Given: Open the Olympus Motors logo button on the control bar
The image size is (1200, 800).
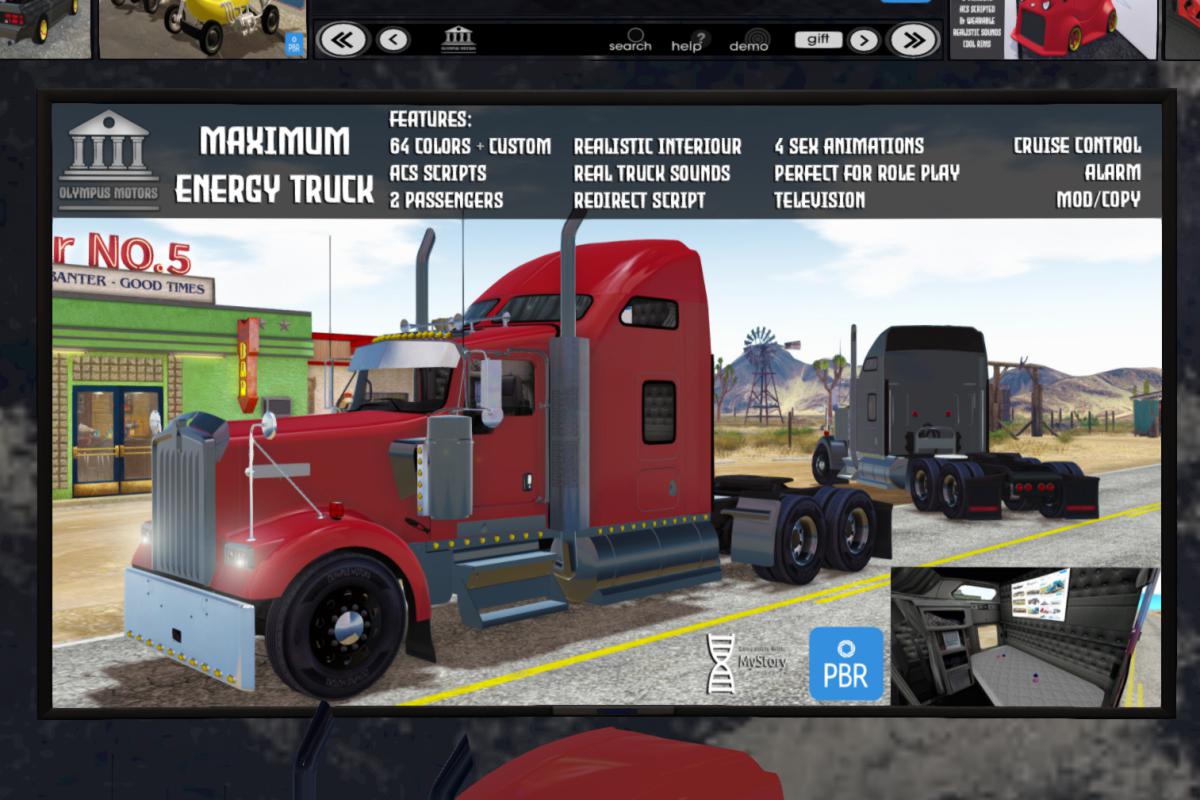Looking at the screenshot, I should tap(459, 40).
